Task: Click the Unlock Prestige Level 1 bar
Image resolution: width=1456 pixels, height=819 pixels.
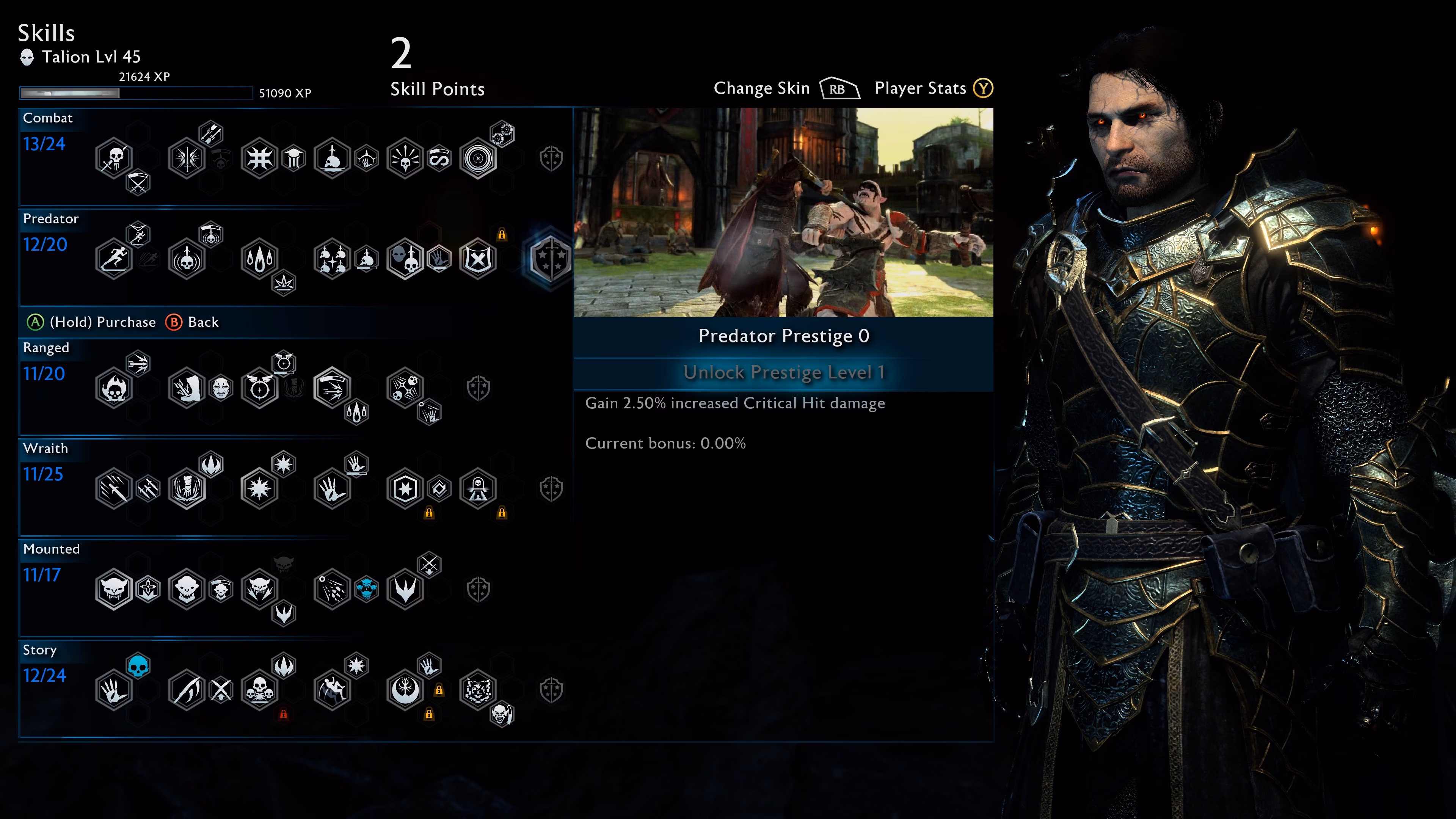Action: coord(783,372)
